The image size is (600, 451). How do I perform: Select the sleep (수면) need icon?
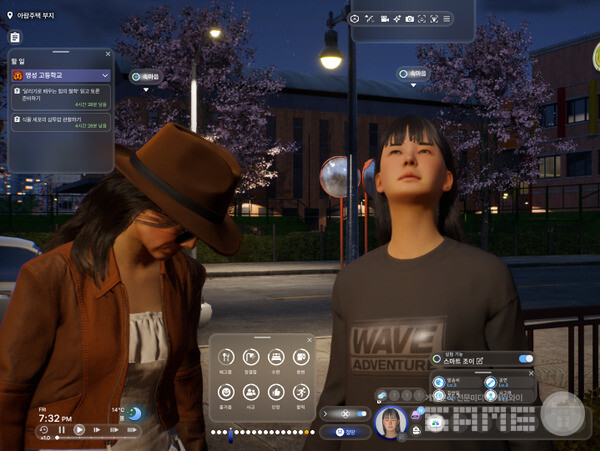point(276,357)
